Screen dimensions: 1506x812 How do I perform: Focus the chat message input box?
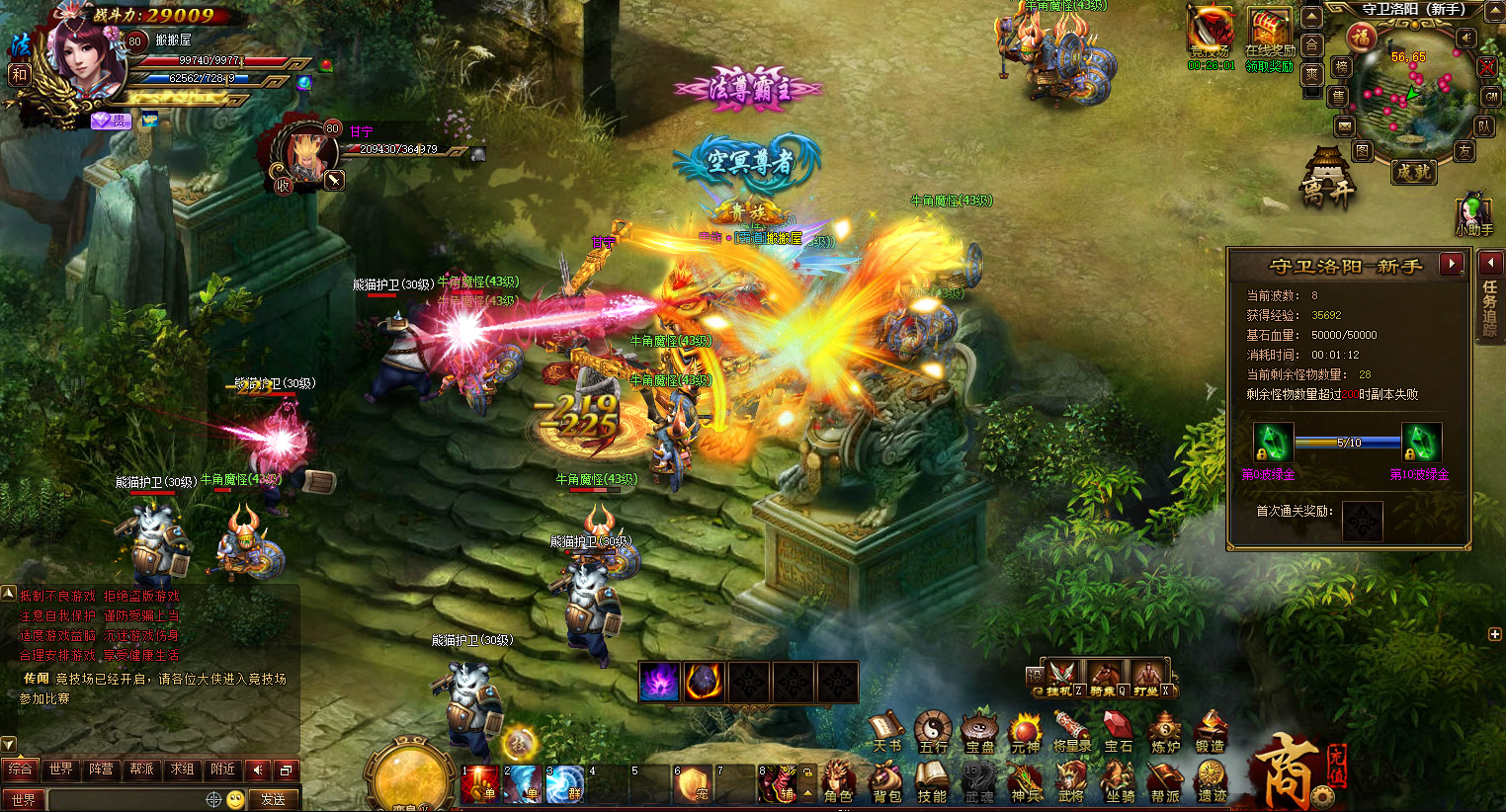[x=126, y=799]
